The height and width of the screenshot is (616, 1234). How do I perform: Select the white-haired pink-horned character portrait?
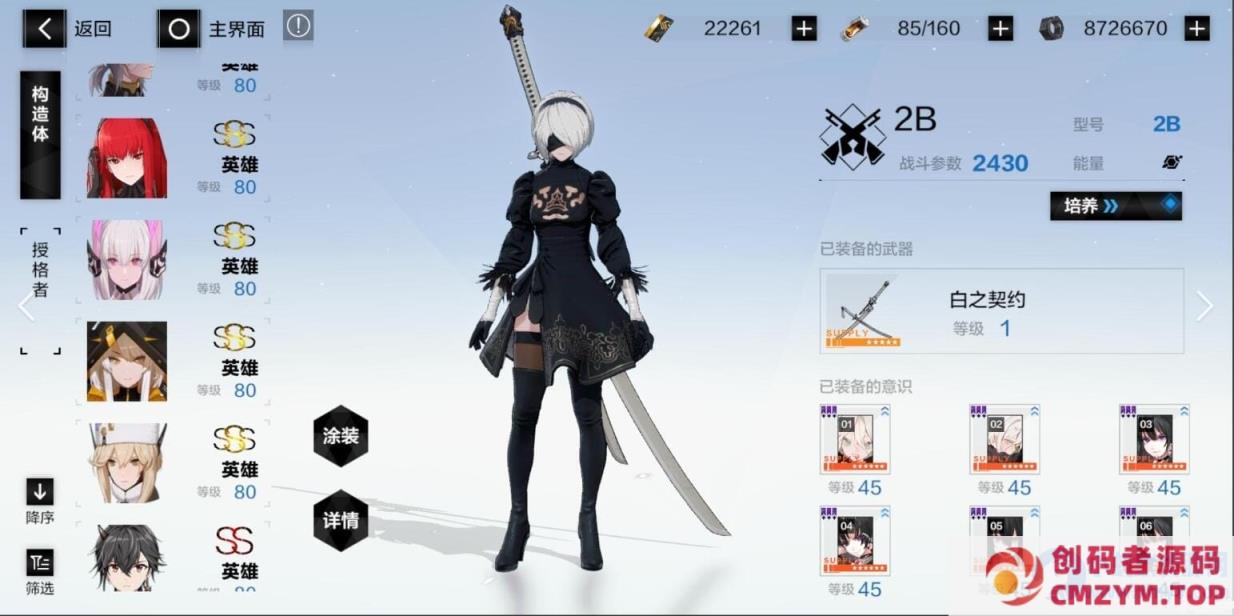point(127,260)
